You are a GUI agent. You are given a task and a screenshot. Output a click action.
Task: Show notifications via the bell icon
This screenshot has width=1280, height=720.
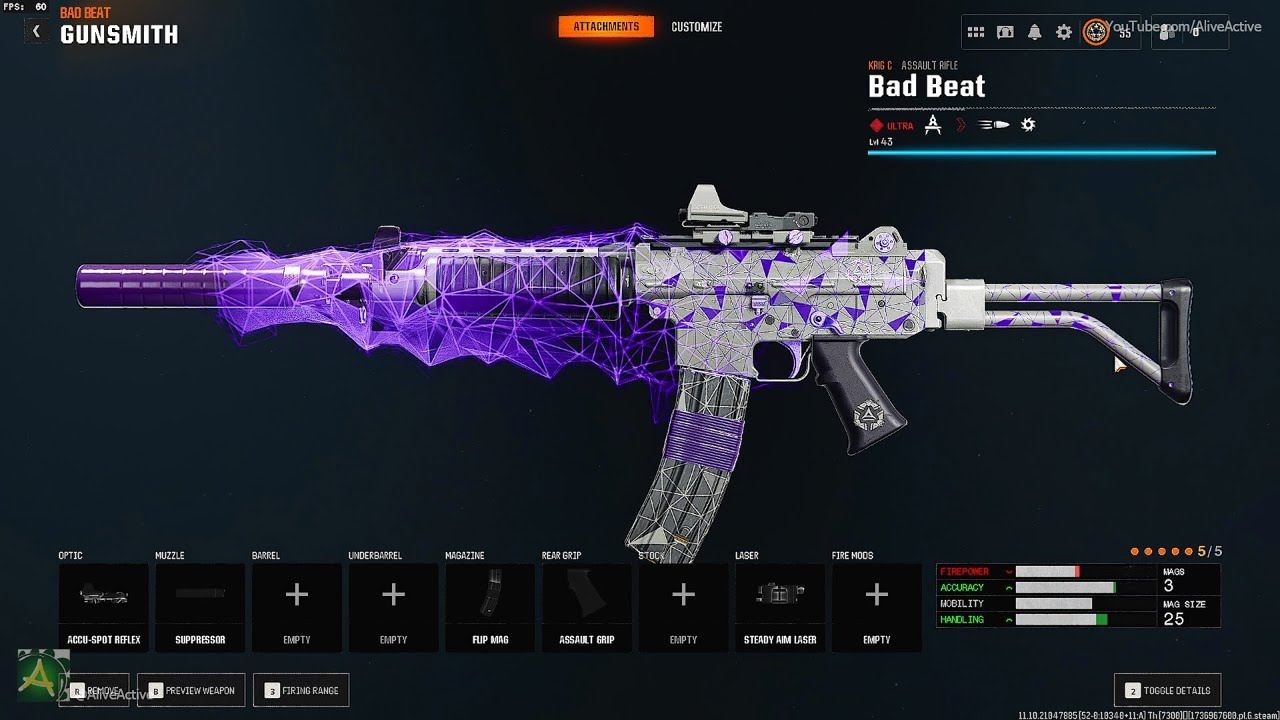pyautogui.click(x=1035, y=32)
